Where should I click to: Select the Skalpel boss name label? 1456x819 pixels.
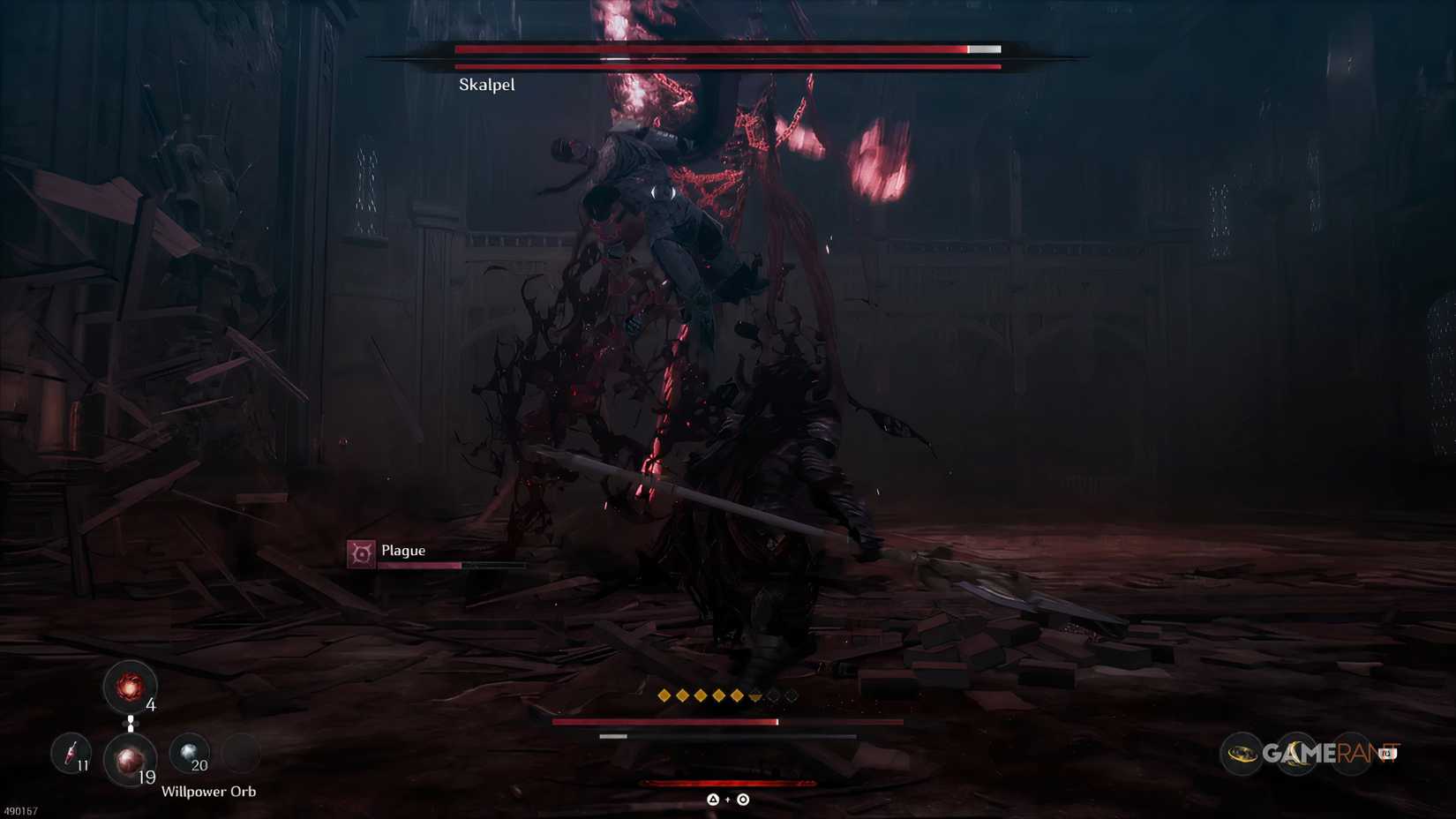pos(486,84)
